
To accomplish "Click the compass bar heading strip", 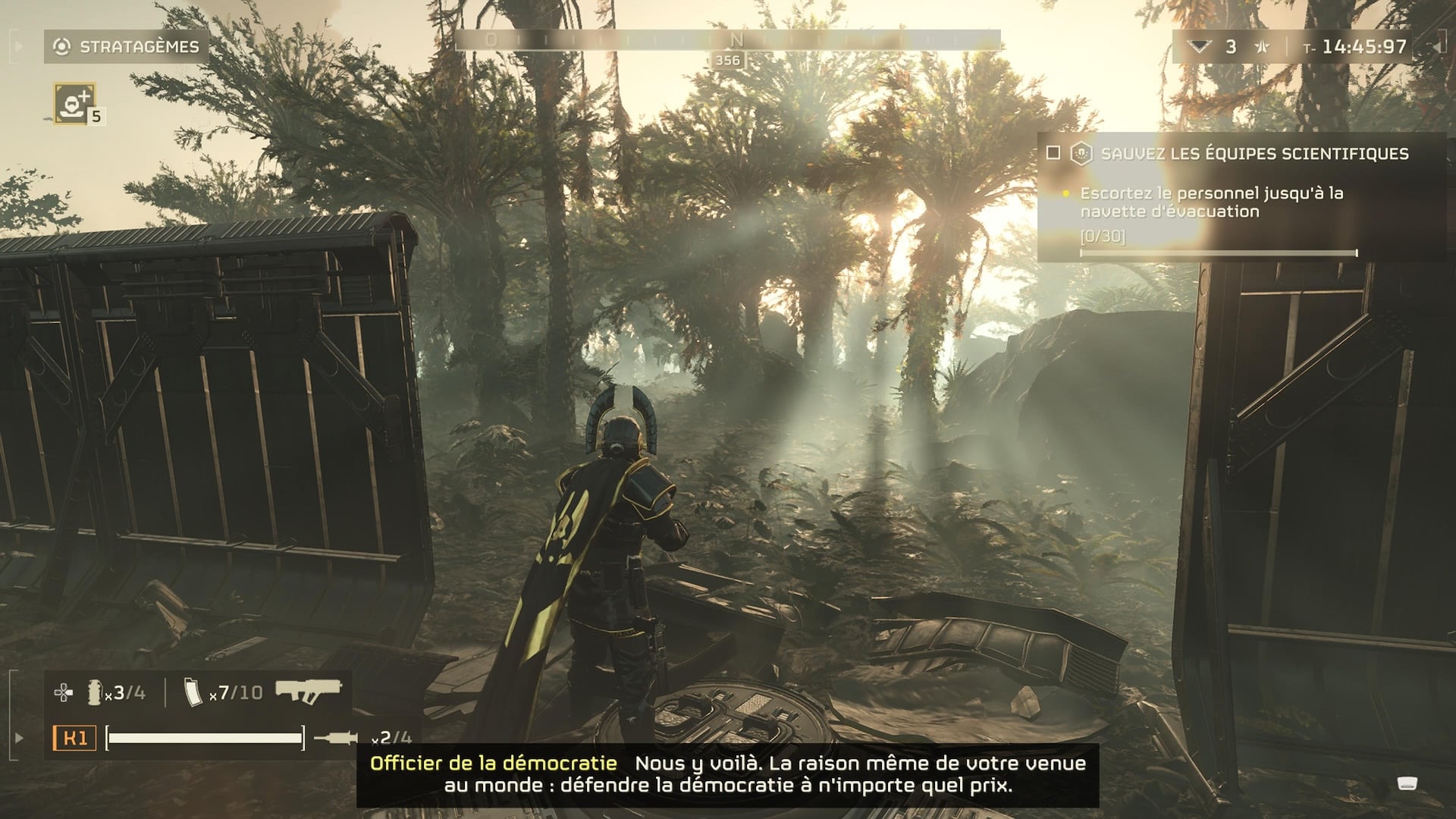I will pyautogui.click(x=727, y=40).
